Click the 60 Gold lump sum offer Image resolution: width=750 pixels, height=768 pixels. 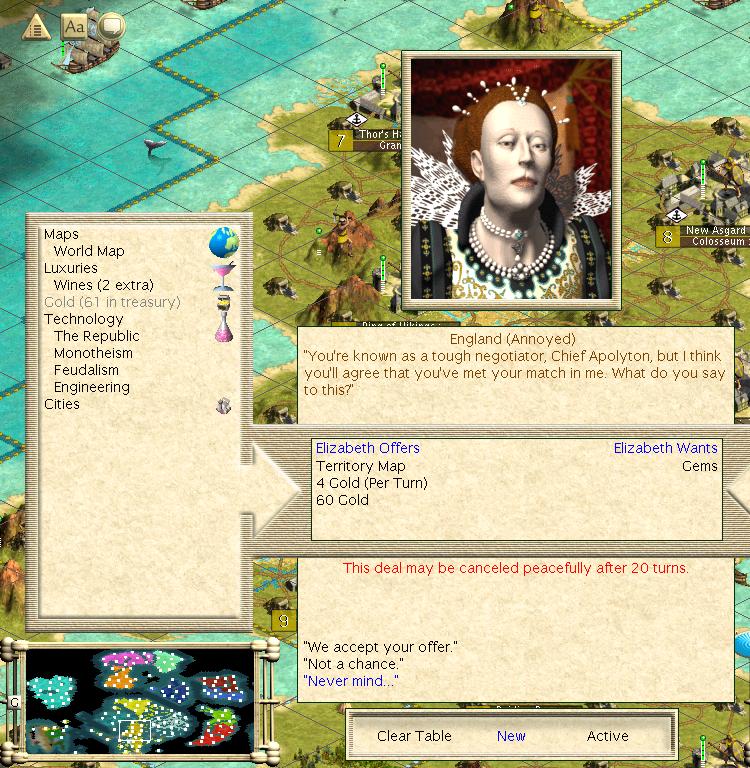(x=342, y=500)
